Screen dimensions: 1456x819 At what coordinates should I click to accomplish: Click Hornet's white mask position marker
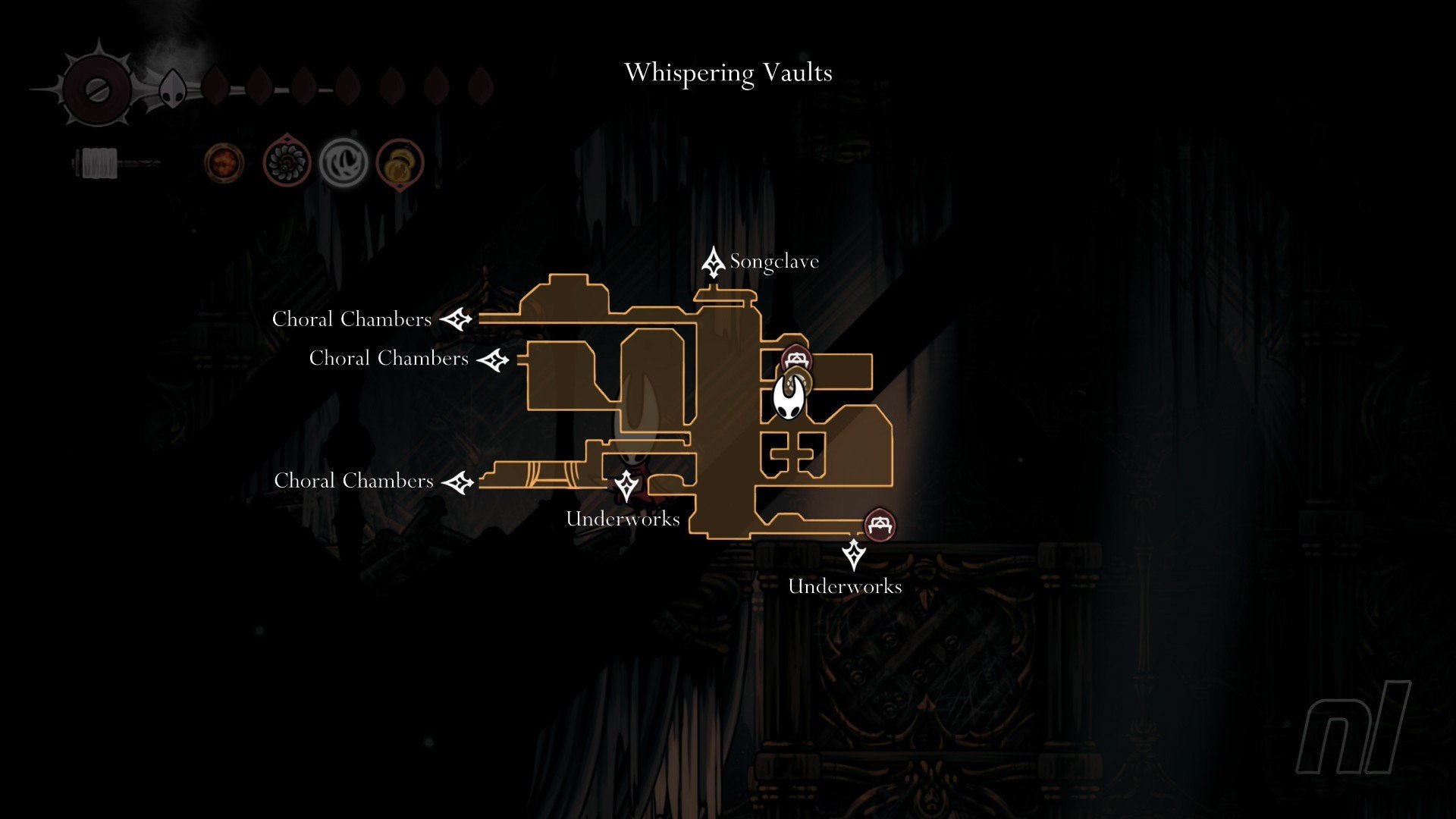788,399
